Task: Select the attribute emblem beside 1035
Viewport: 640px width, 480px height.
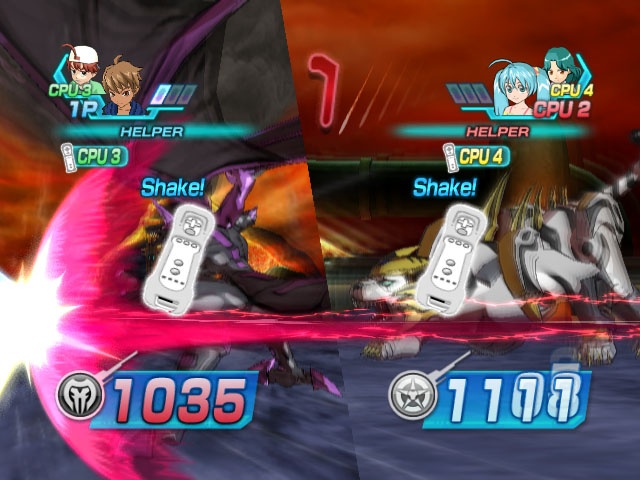Action: click(x=75, y=400)
